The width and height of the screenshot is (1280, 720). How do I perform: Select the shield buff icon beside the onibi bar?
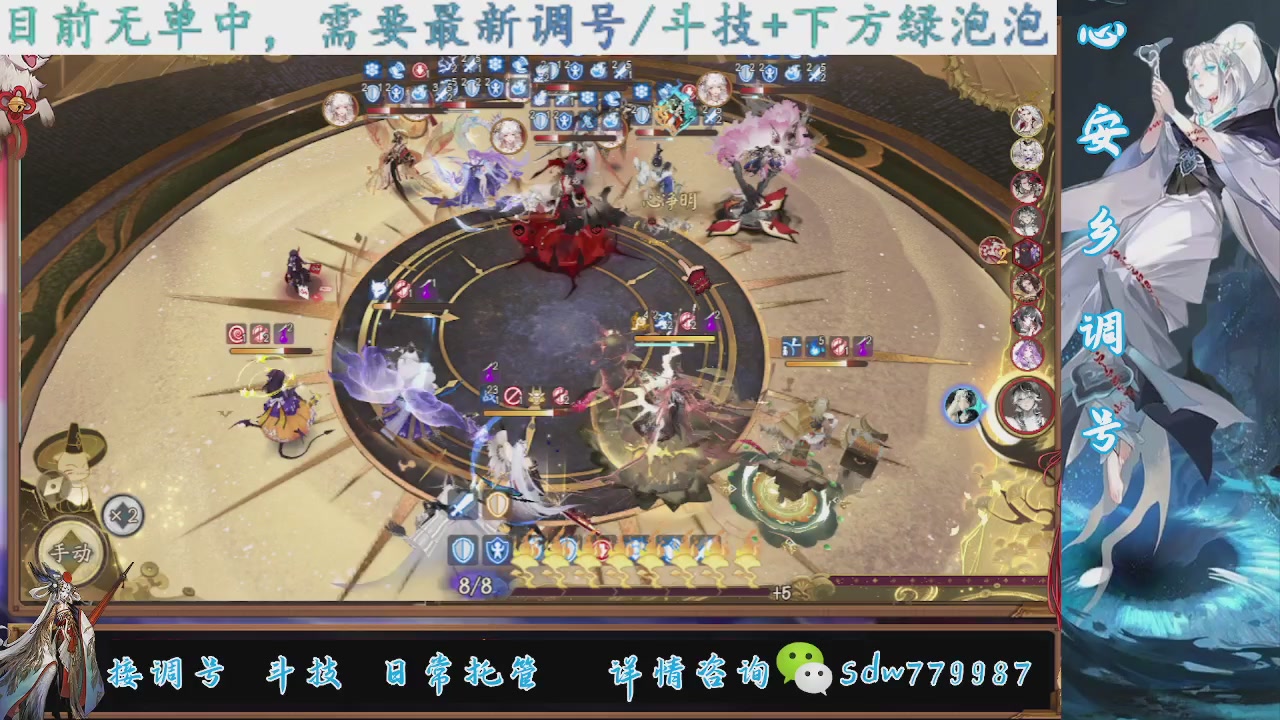click(464, 548)
